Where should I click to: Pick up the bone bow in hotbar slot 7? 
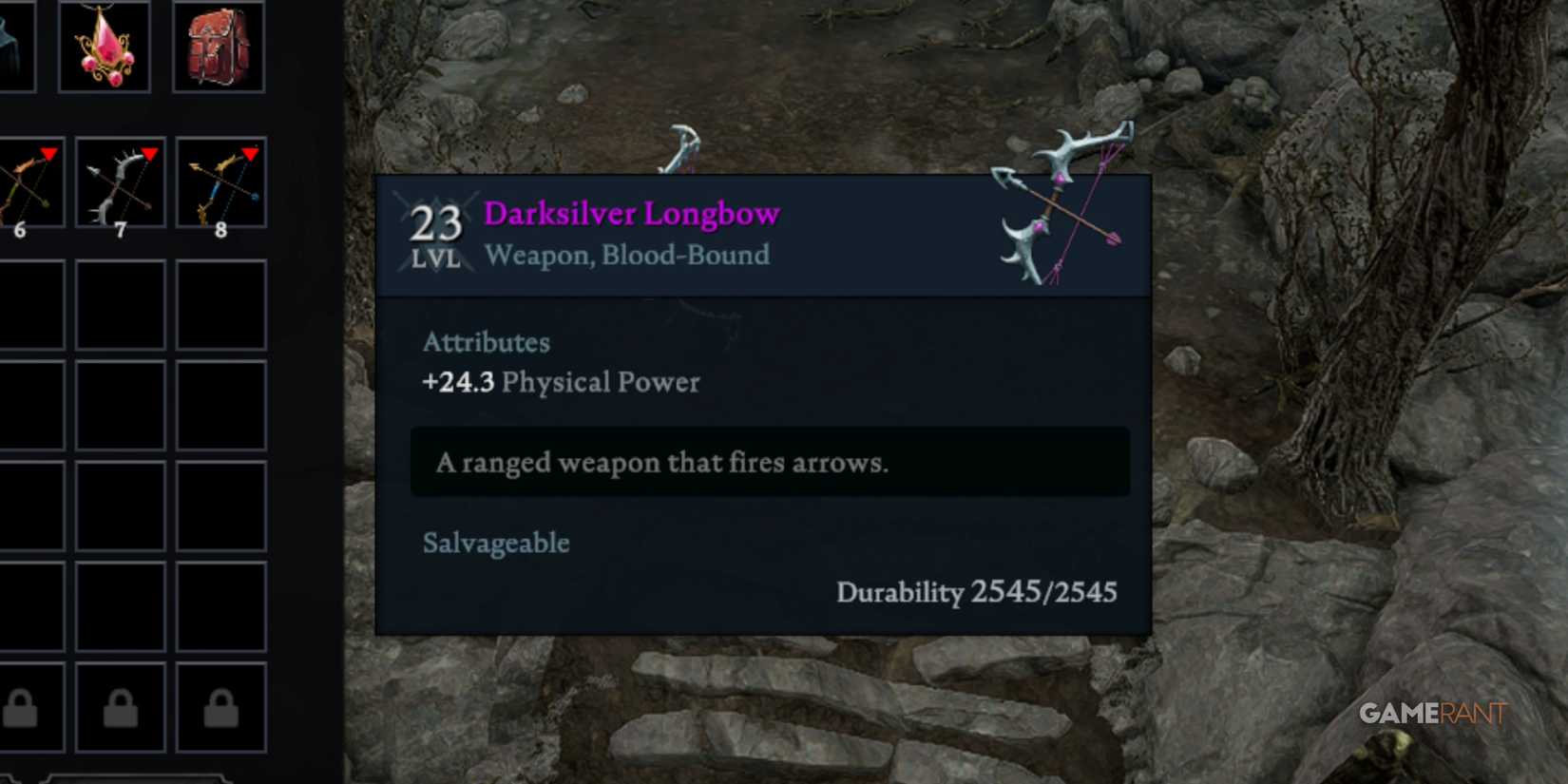point(120,183)
